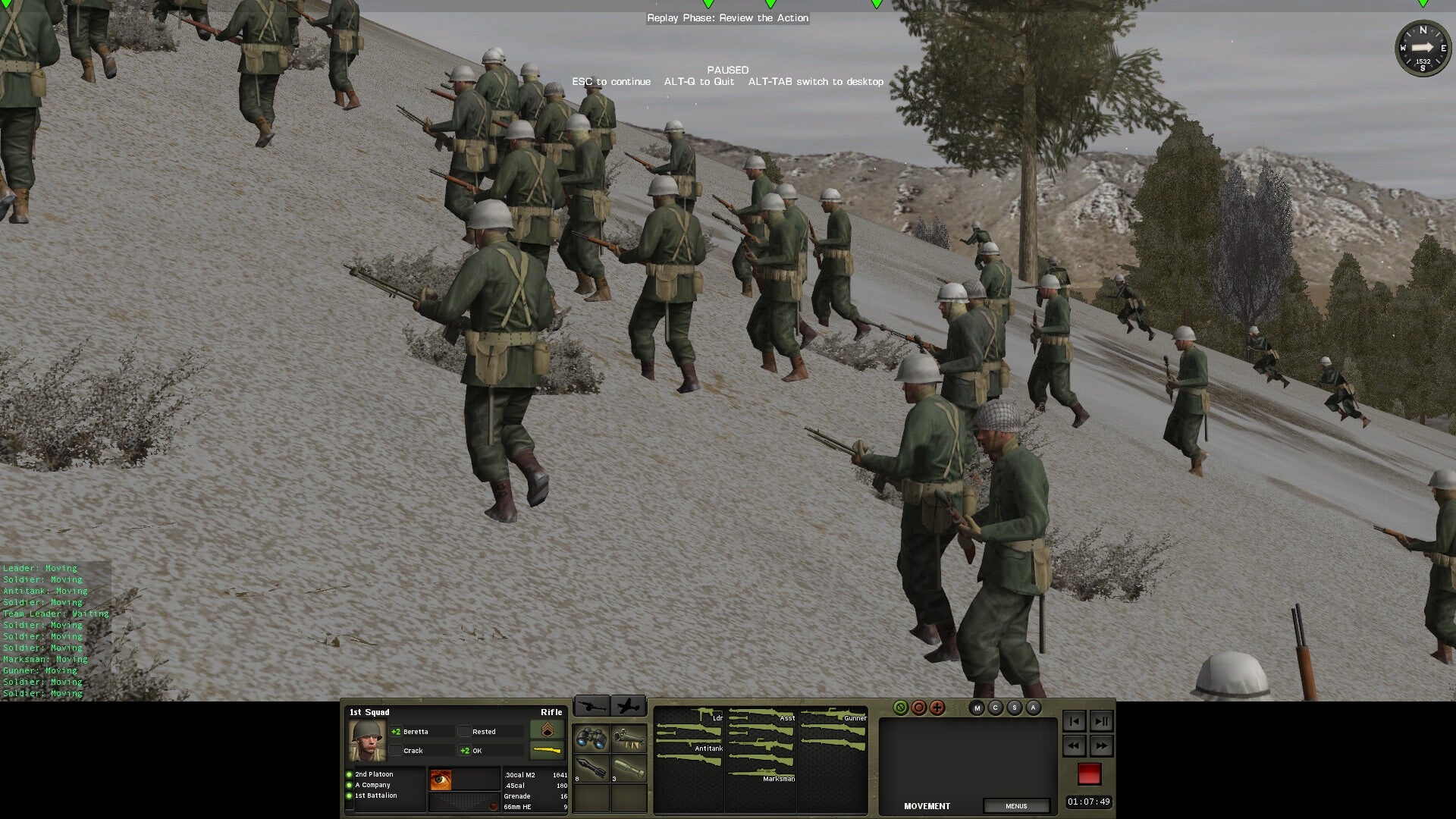The width and height of the screenshot is (1456, 819).
Task: Click the MOVEMENT command tab
Action: click(x=927, y=805)
